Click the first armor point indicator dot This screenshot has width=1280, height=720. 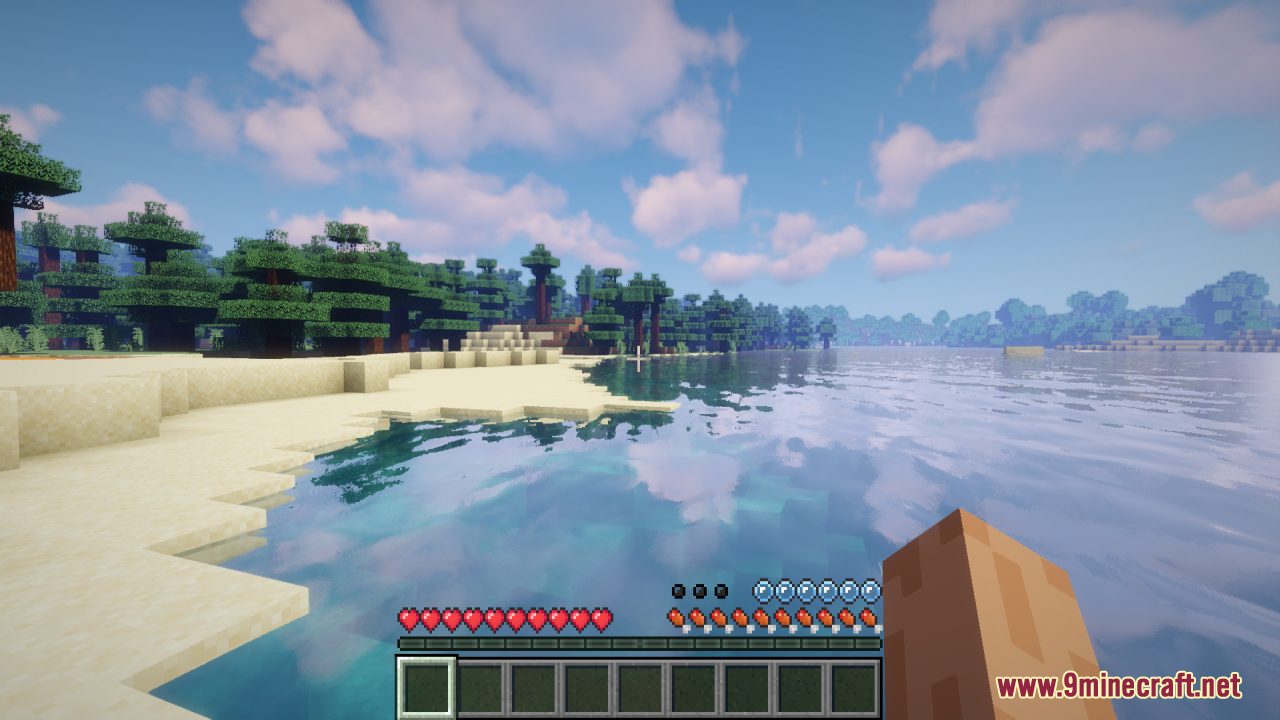tap(679, 590)
